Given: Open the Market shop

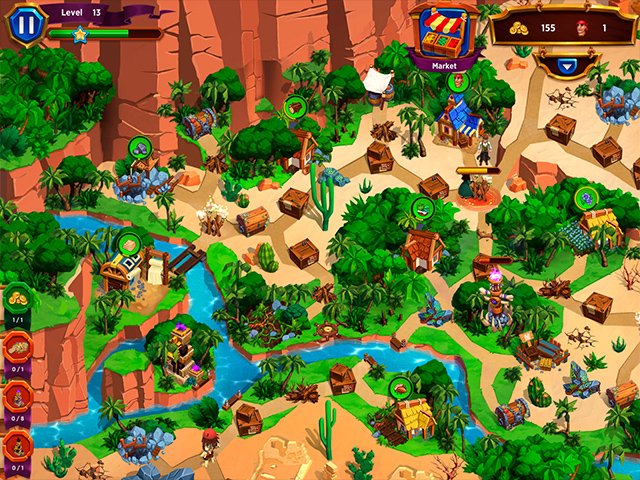Looking at the screenshot, I should [x=444, y=36].
